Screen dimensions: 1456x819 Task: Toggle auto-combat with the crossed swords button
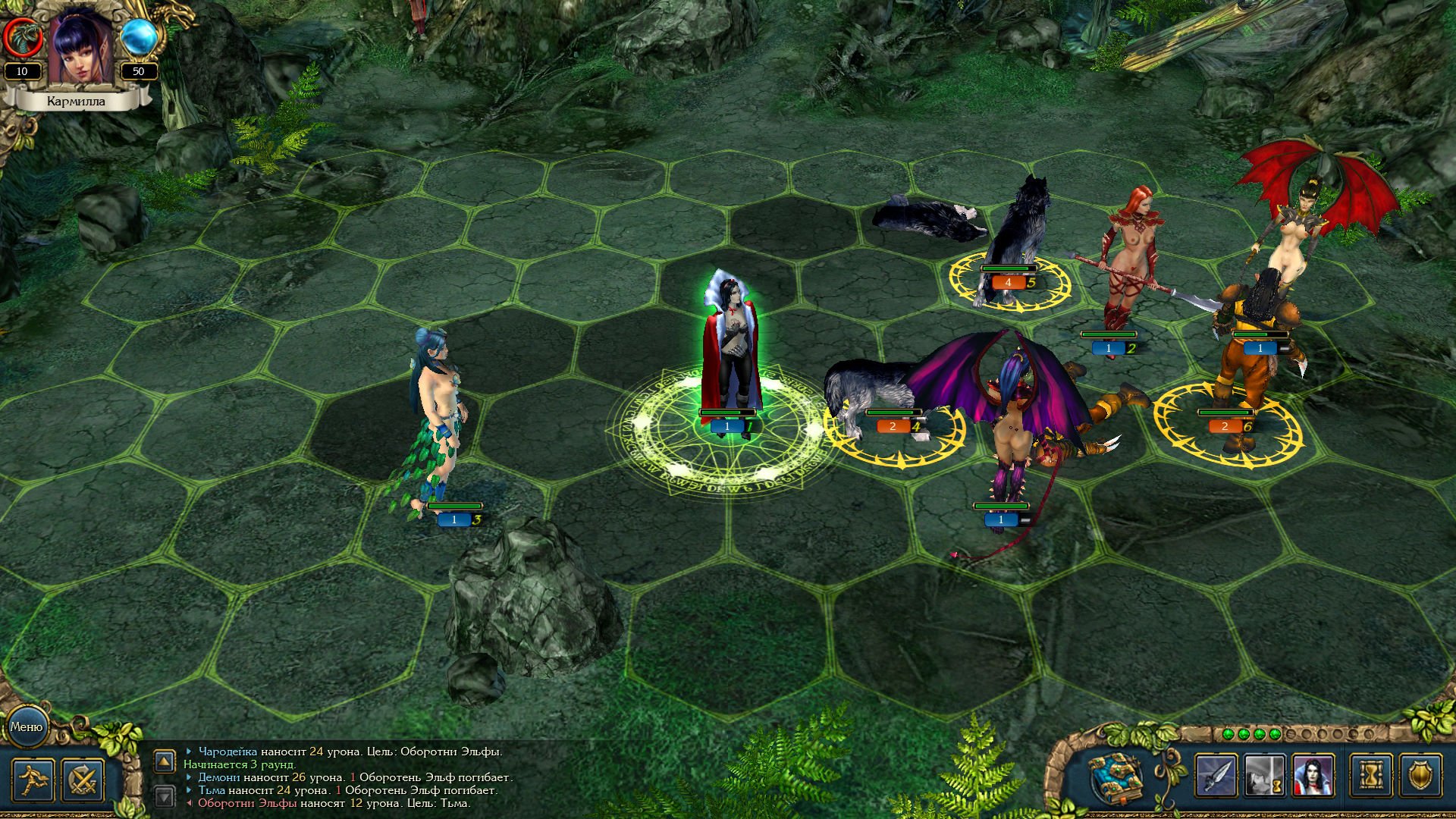click(x=83, y=780)
